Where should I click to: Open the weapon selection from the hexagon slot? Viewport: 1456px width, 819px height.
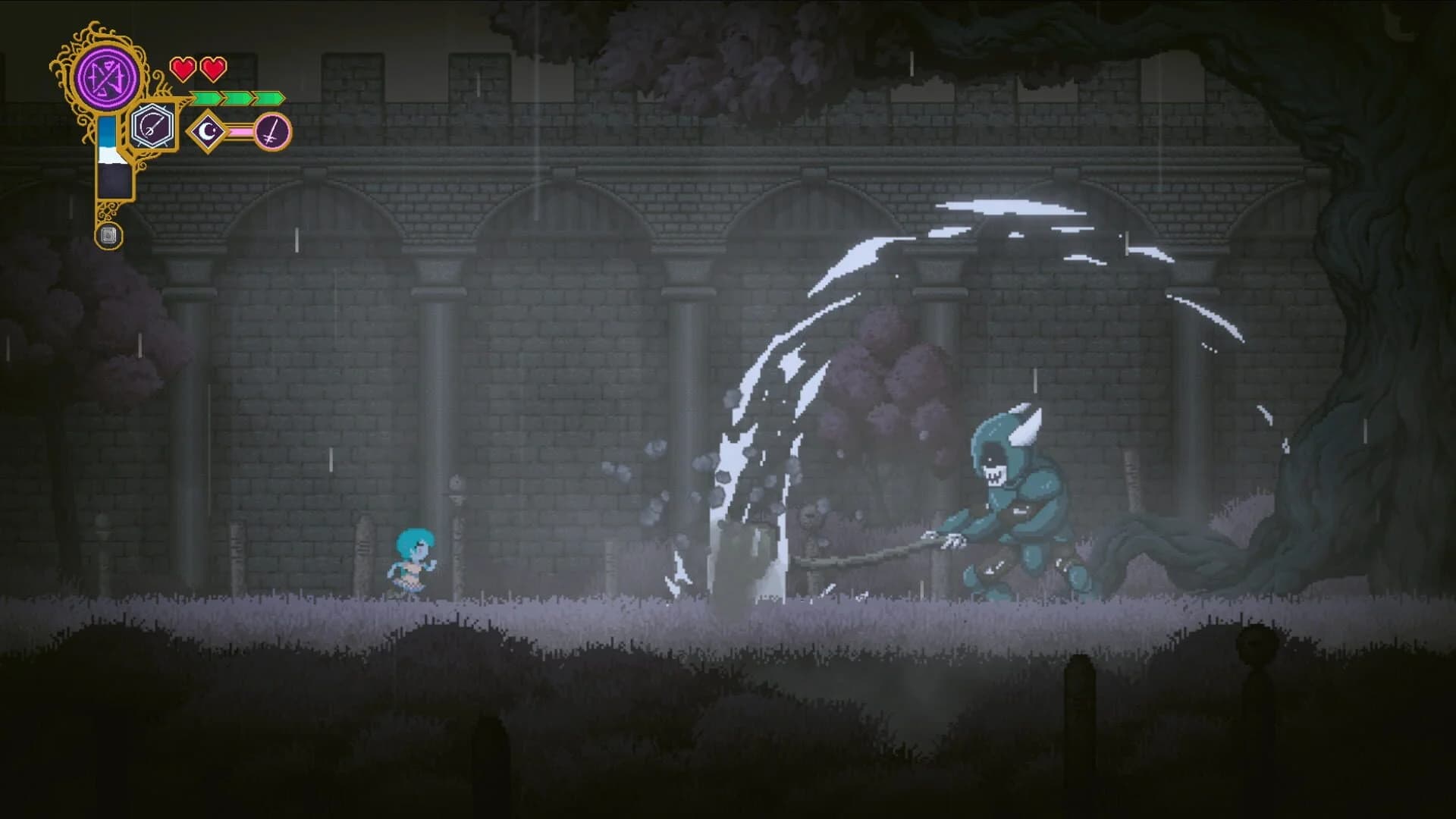[152, 126]
